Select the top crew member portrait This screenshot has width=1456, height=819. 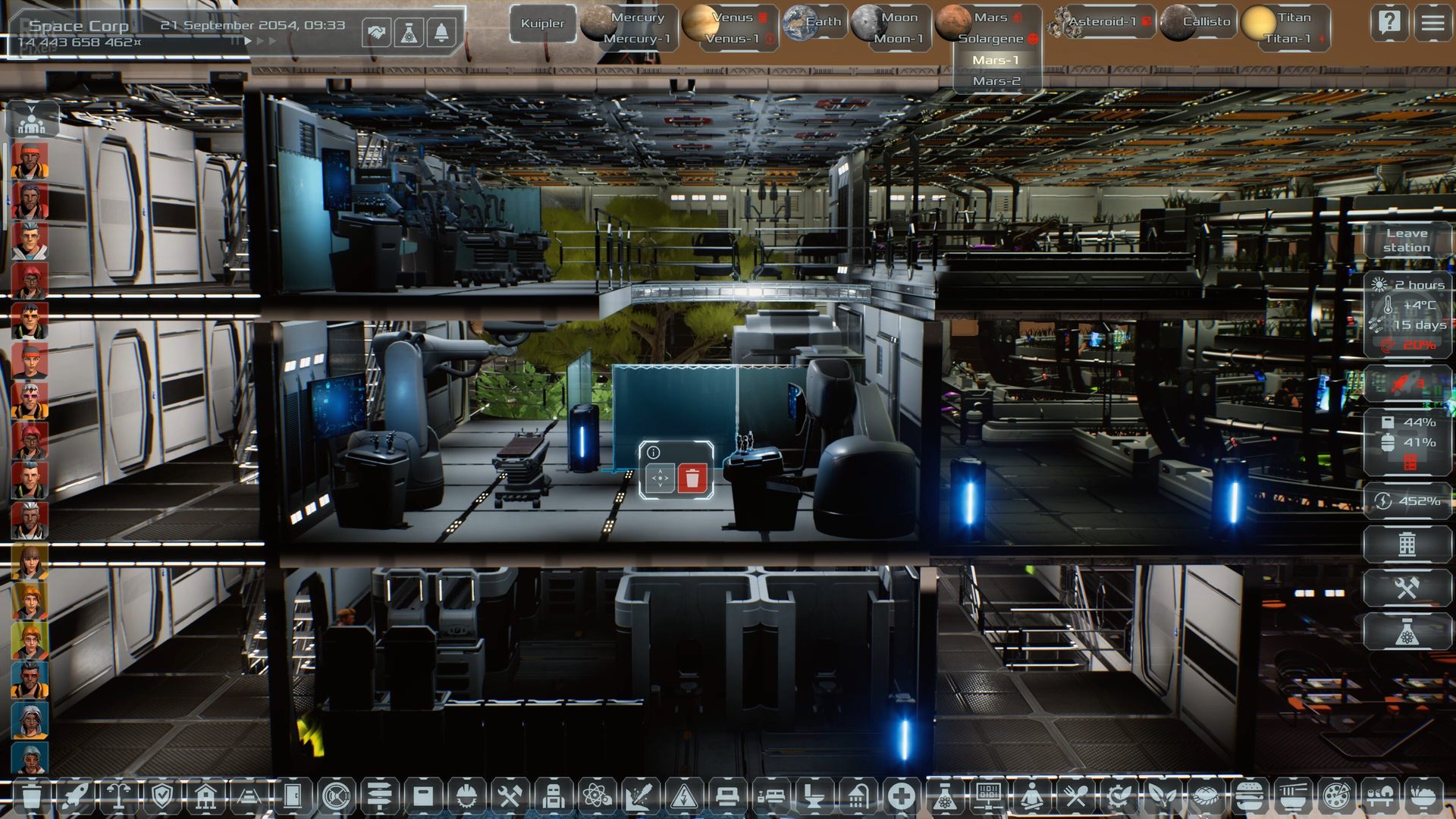[x=30, y=161]
